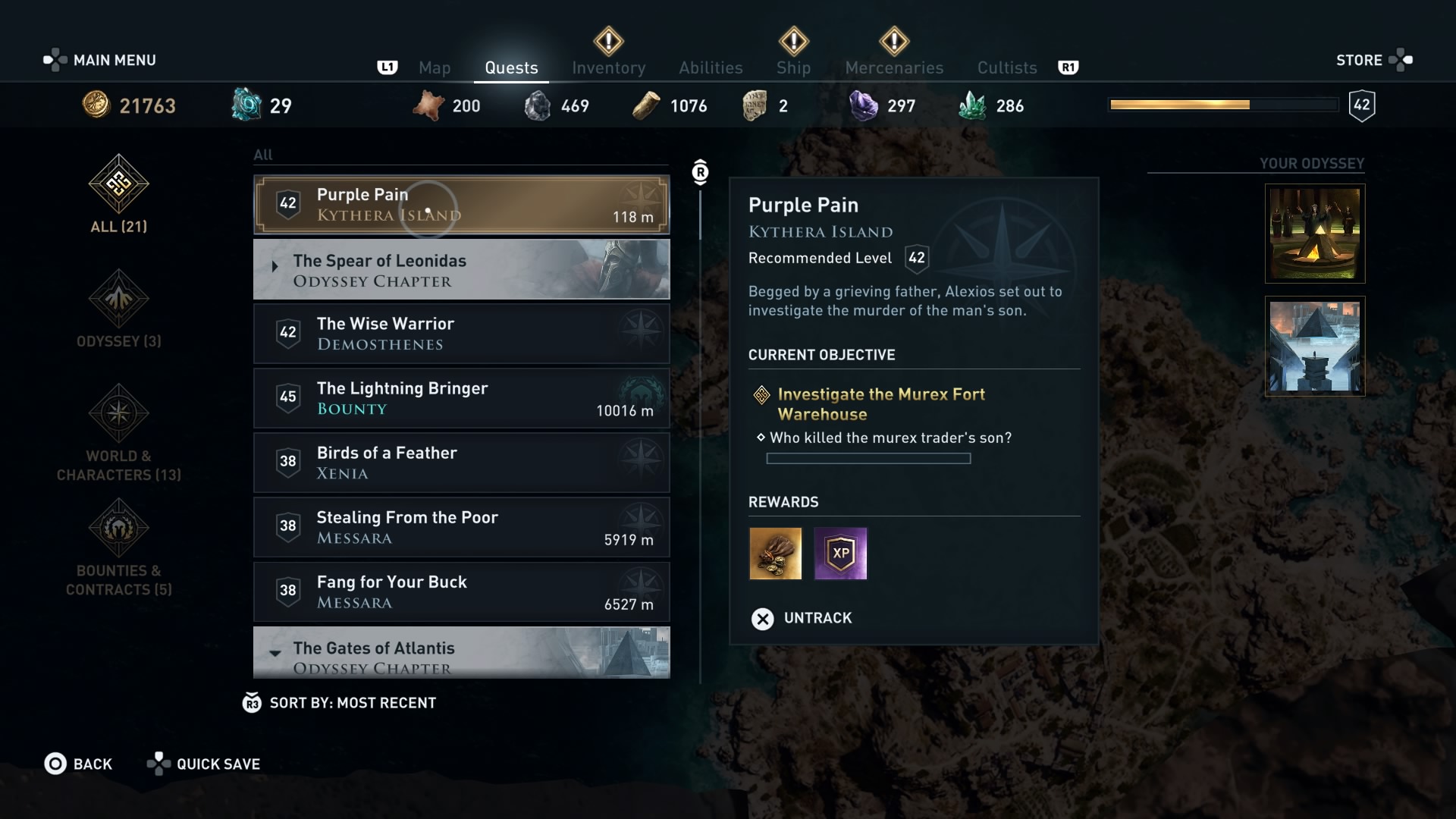The width and height of the screenshot is (1456, 819).
Task: Toggle tracking on The Wise Warrior quest
Action: pos(461,334)
